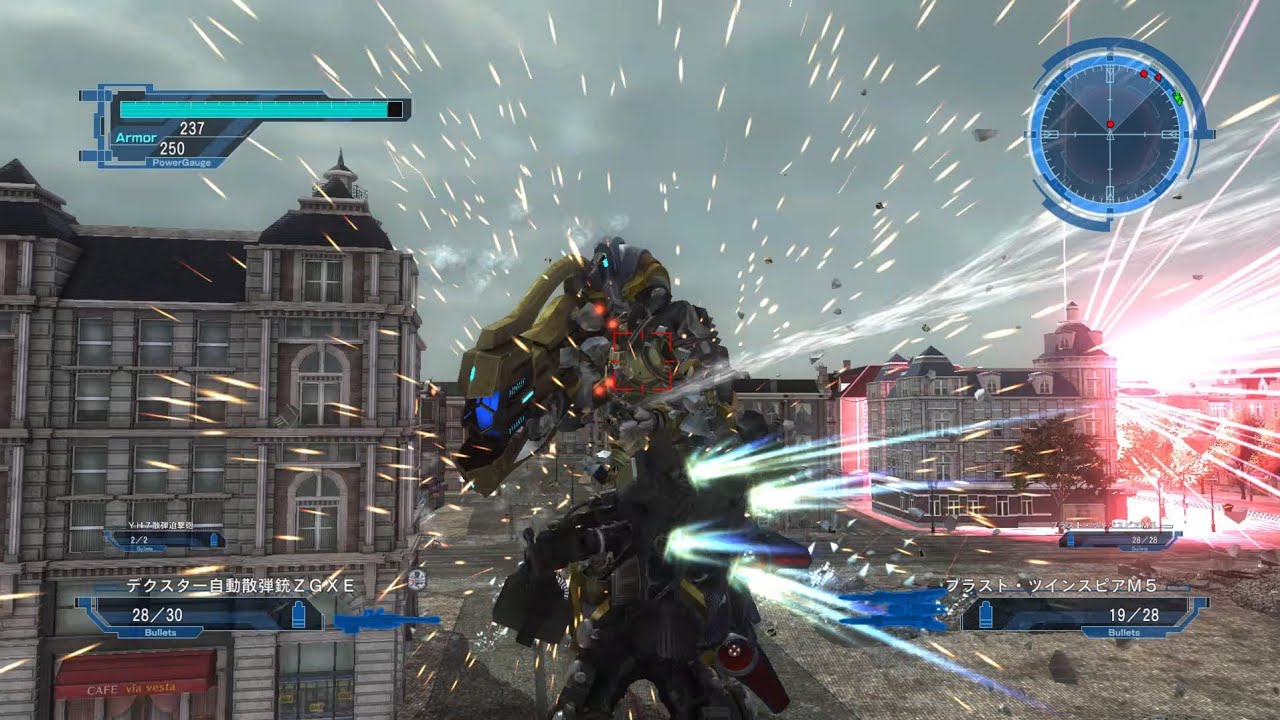
Task: Choose the reserve weapon panel showing 2/2
Action: tap(165, 539)
